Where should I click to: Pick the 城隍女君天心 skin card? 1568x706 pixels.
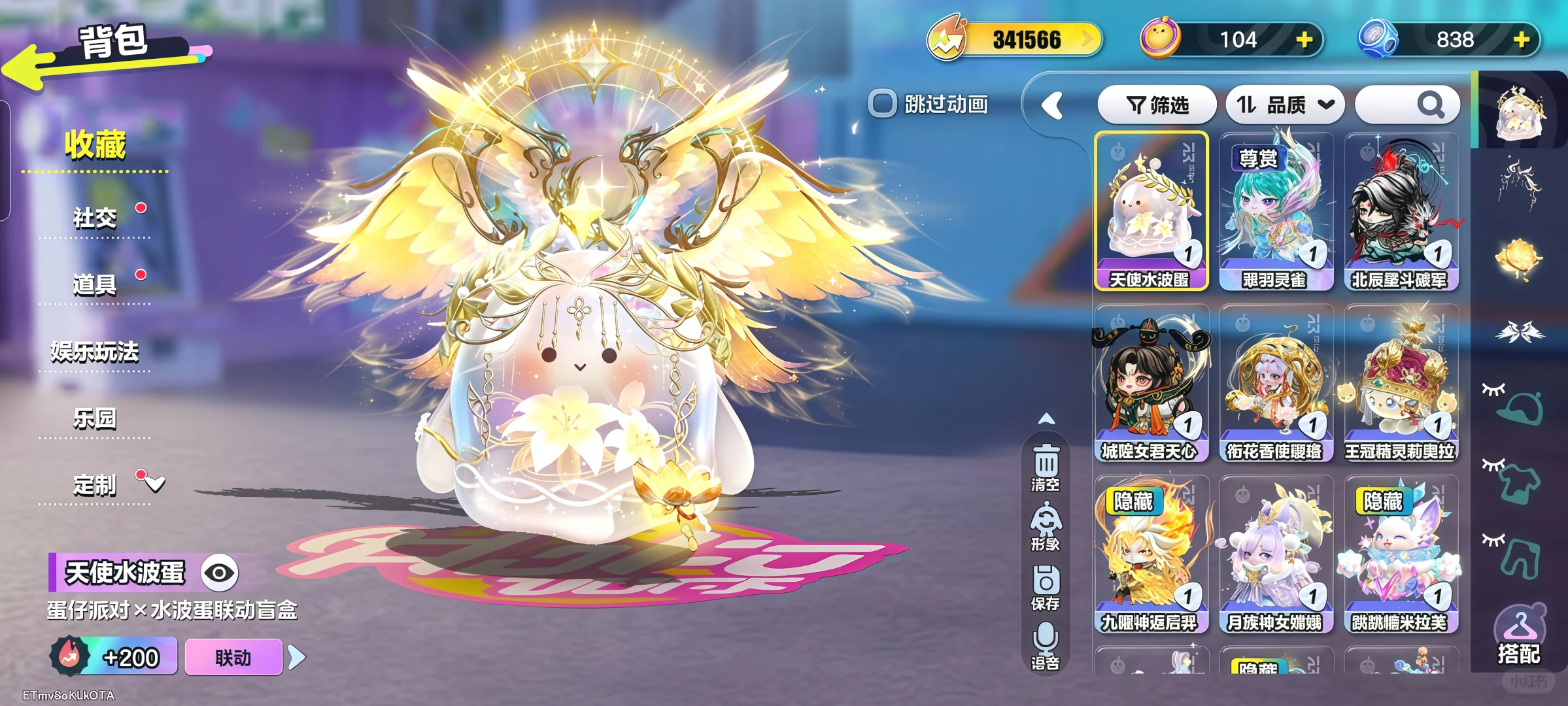pos(1151,382)
